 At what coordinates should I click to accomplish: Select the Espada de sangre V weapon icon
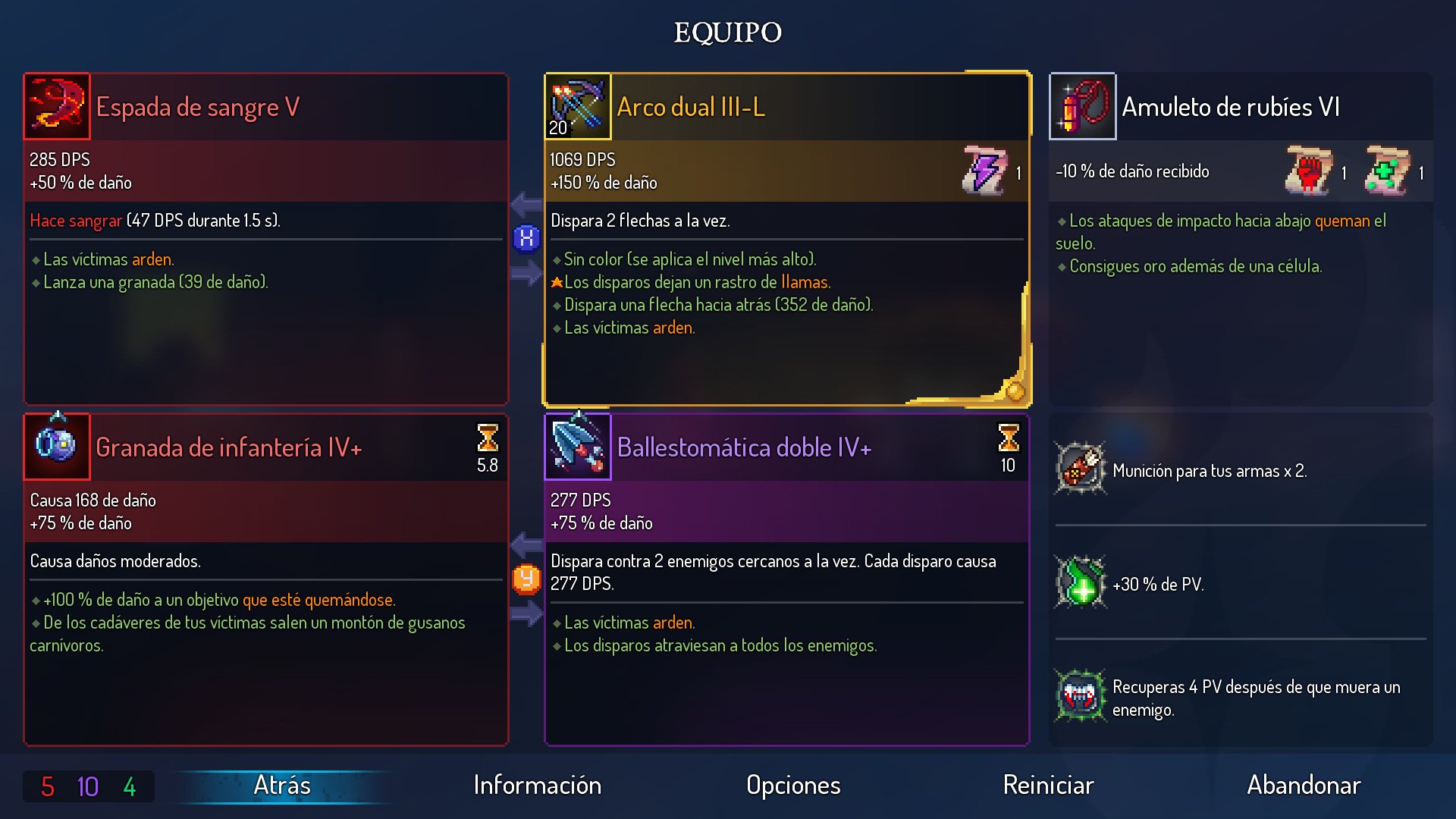56,106
